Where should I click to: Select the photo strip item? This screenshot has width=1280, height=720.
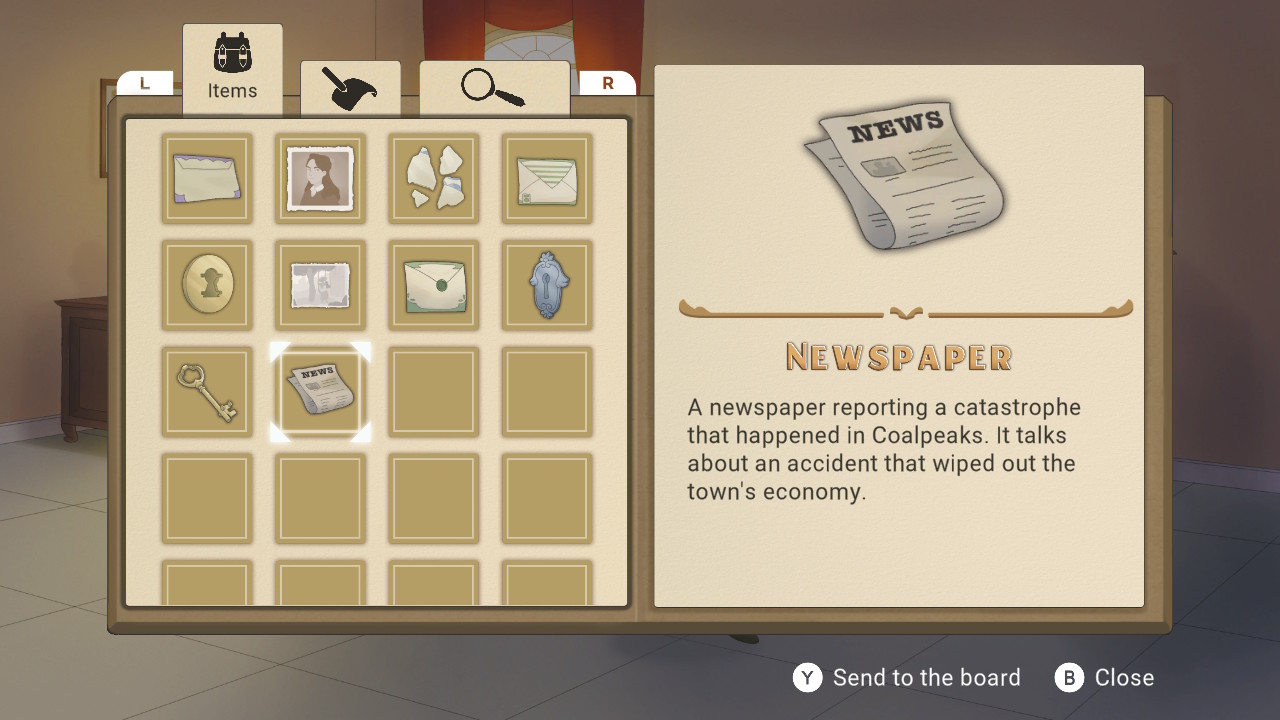click(x=320, y=285)
